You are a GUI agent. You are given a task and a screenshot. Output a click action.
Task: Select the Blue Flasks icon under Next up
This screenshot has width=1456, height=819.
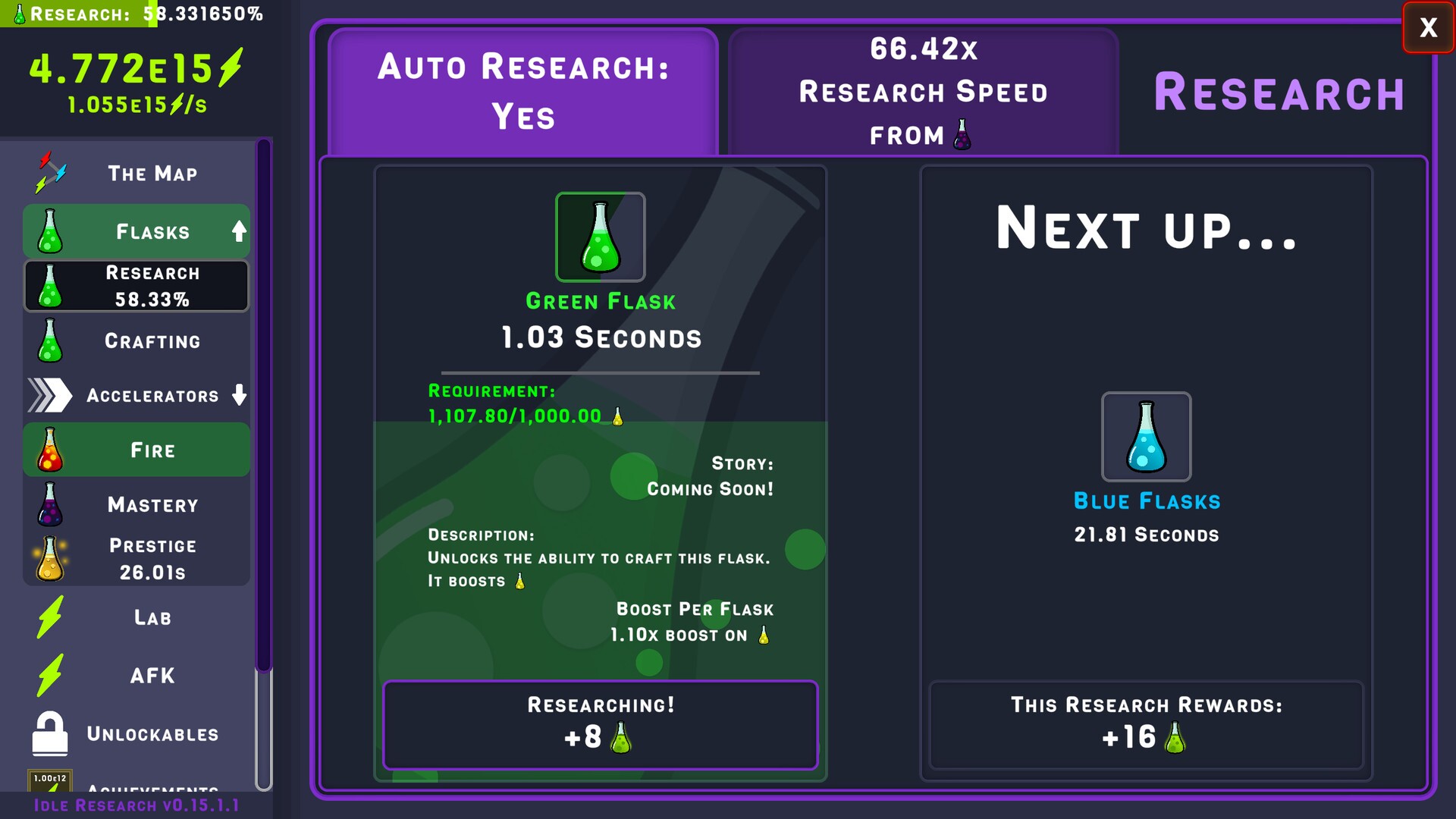tap(1146, 437)
